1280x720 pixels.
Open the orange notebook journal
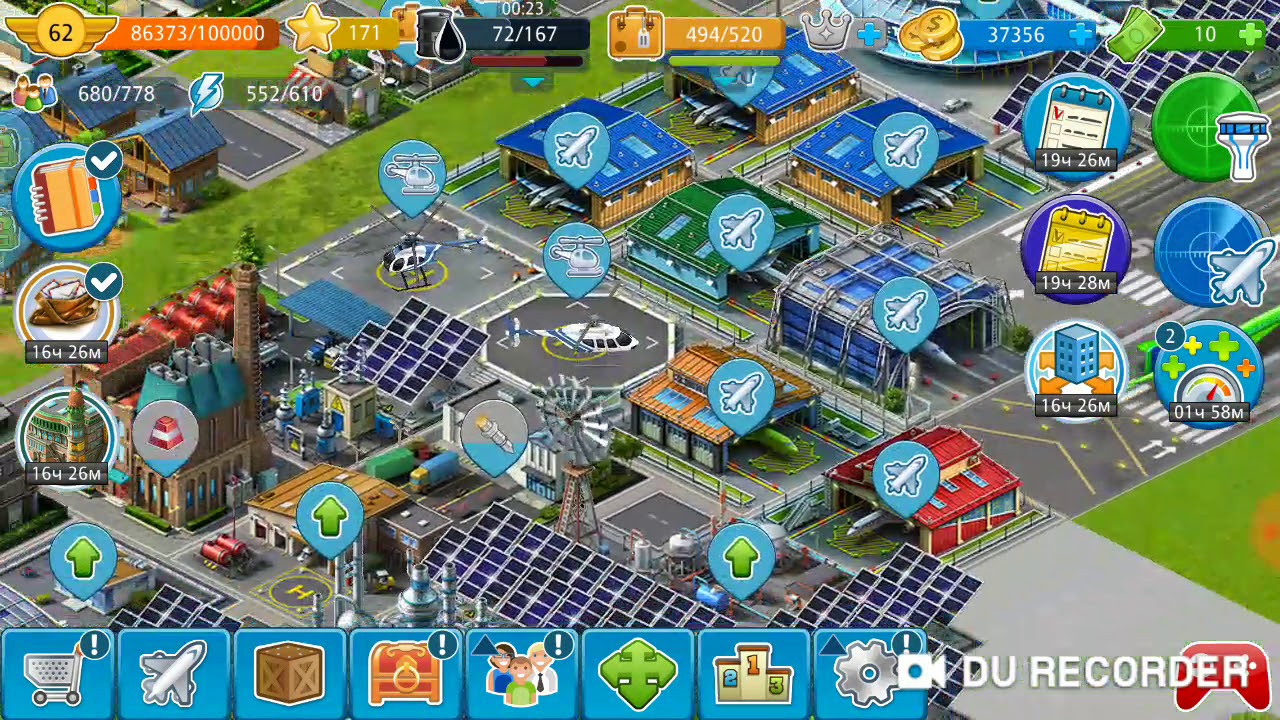[x=68, y=198]
